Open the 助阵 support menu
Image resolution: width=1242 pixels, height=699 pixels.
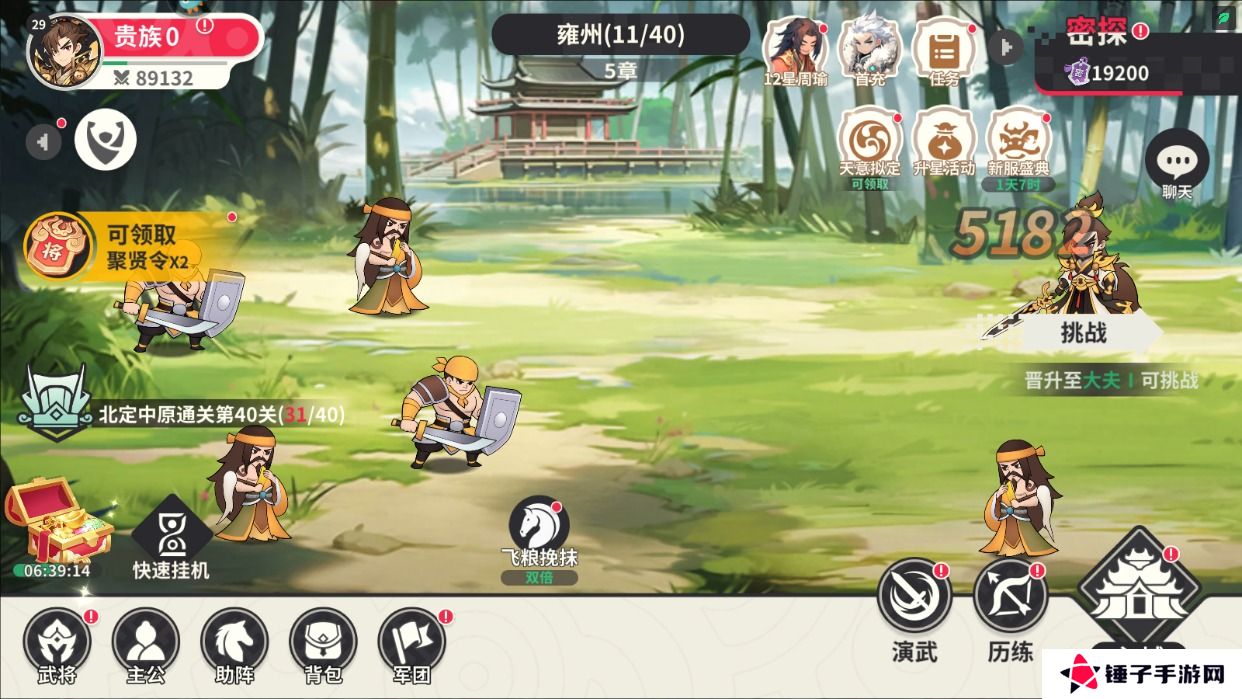(235, 641)
